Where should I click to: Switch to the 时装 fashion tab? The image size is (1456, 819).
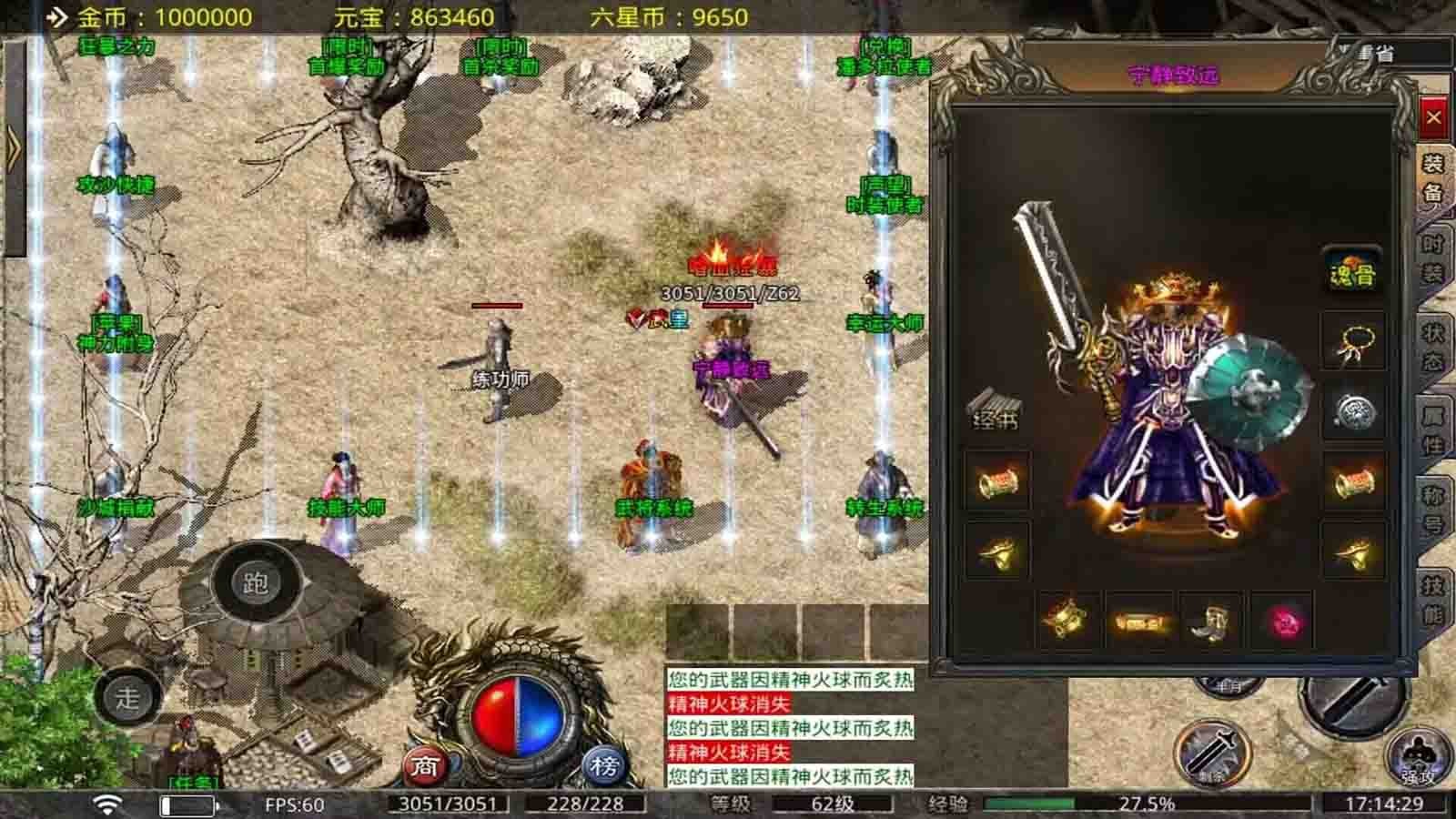coord(1433,258)
